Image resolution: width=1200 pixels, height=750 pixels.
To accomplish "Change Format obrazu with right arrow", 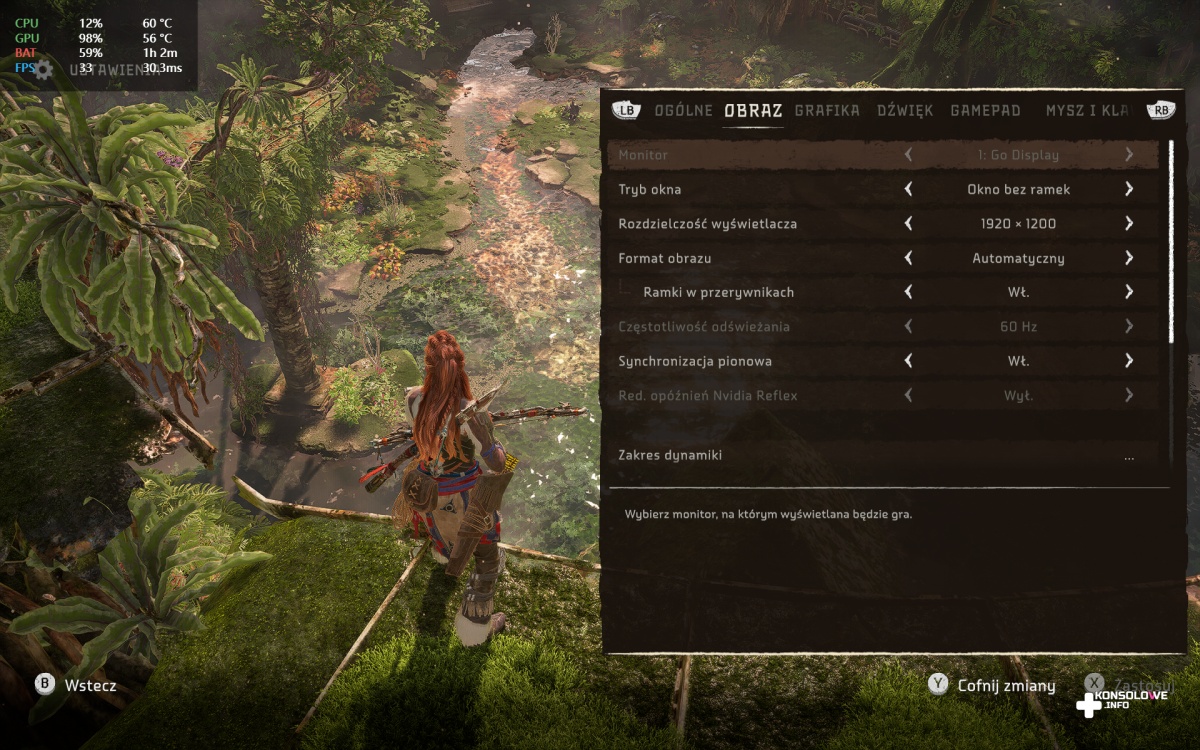I will click(x=1128, y=258).
